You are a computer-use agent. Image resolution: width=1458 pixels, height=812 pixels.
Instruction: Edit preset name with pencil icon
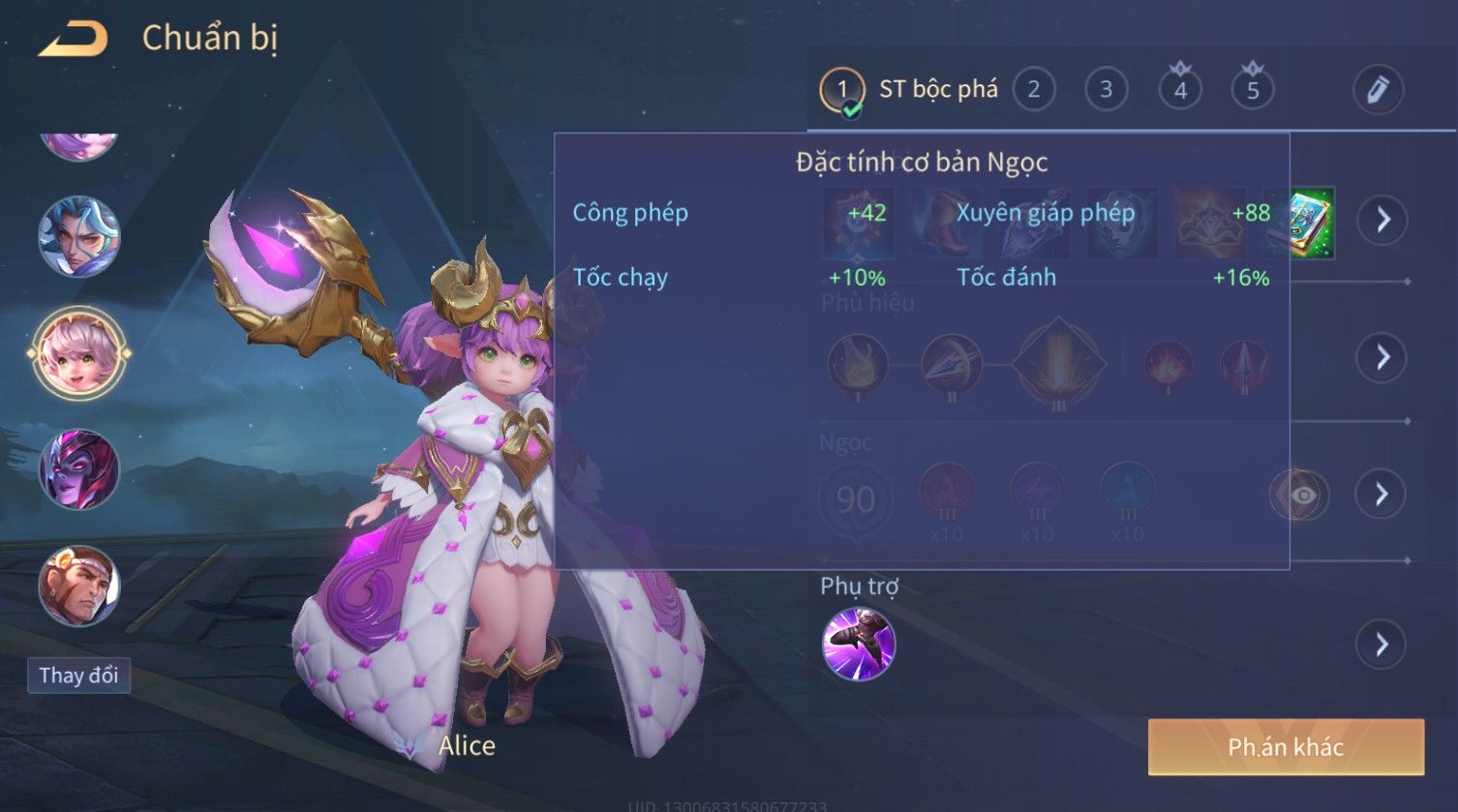tap(1378, 90)
